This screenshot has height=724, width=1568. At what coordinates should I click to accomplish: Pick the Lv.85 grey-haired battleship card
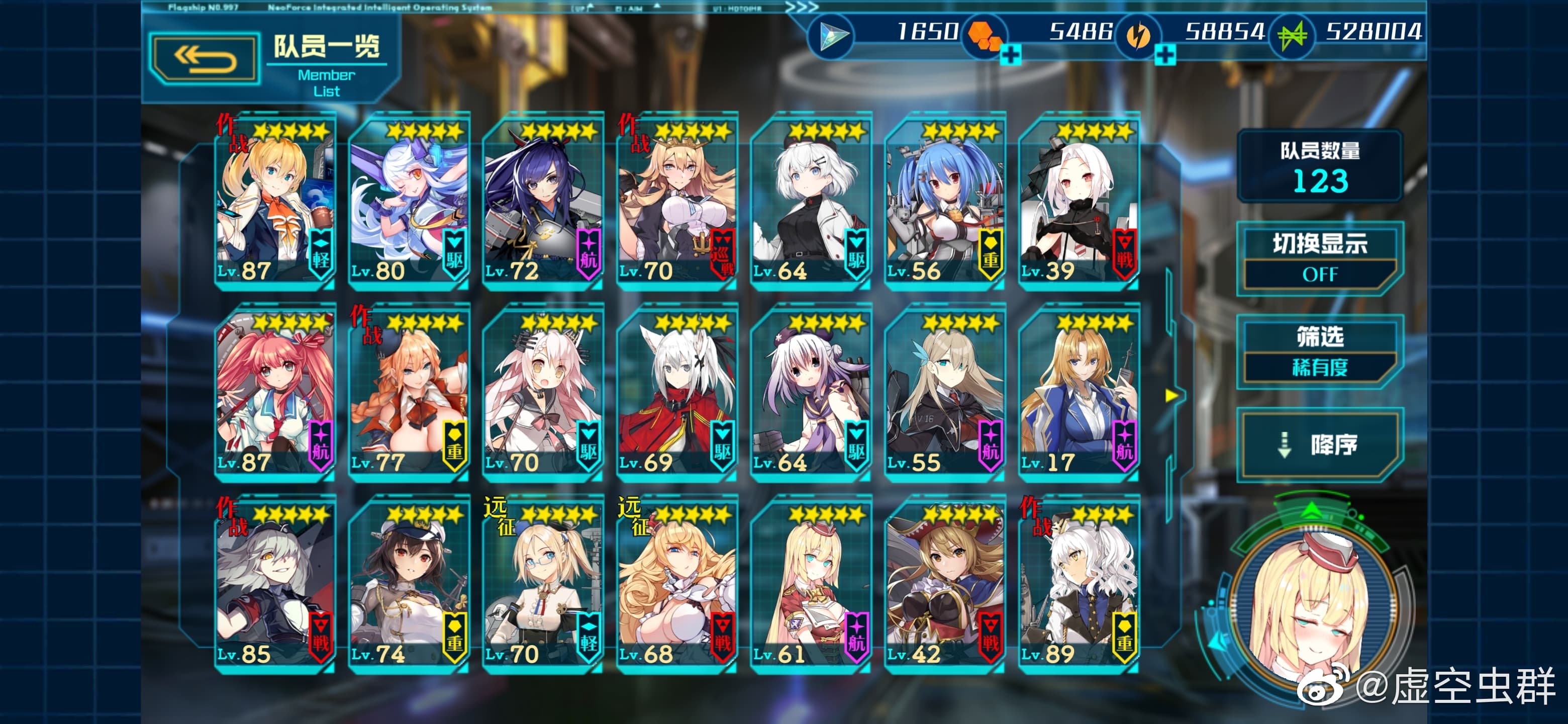[274, 585]
